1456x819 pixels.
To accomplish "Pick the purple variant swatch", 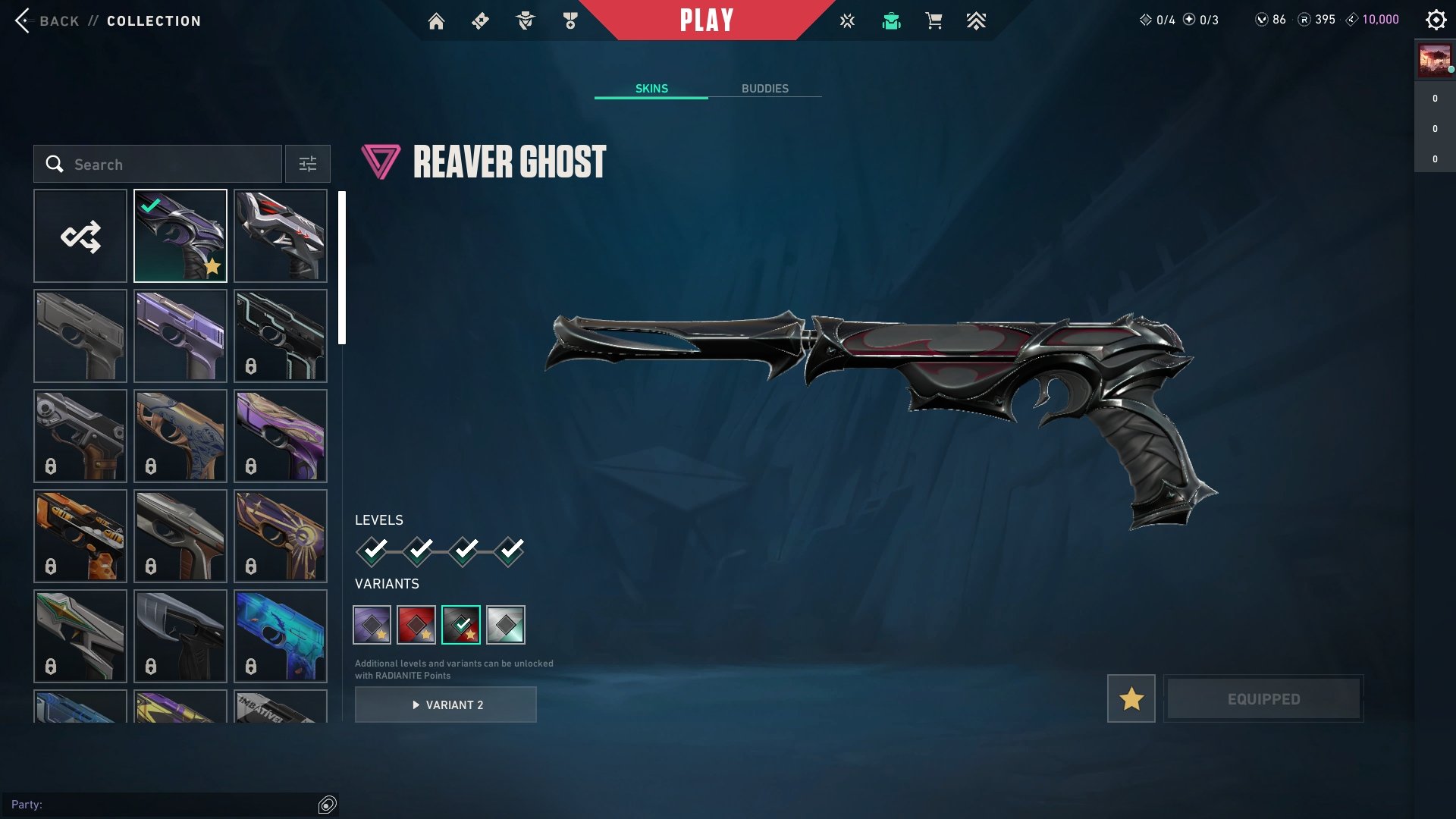I will pyautogui.click(x=372, y=625).
